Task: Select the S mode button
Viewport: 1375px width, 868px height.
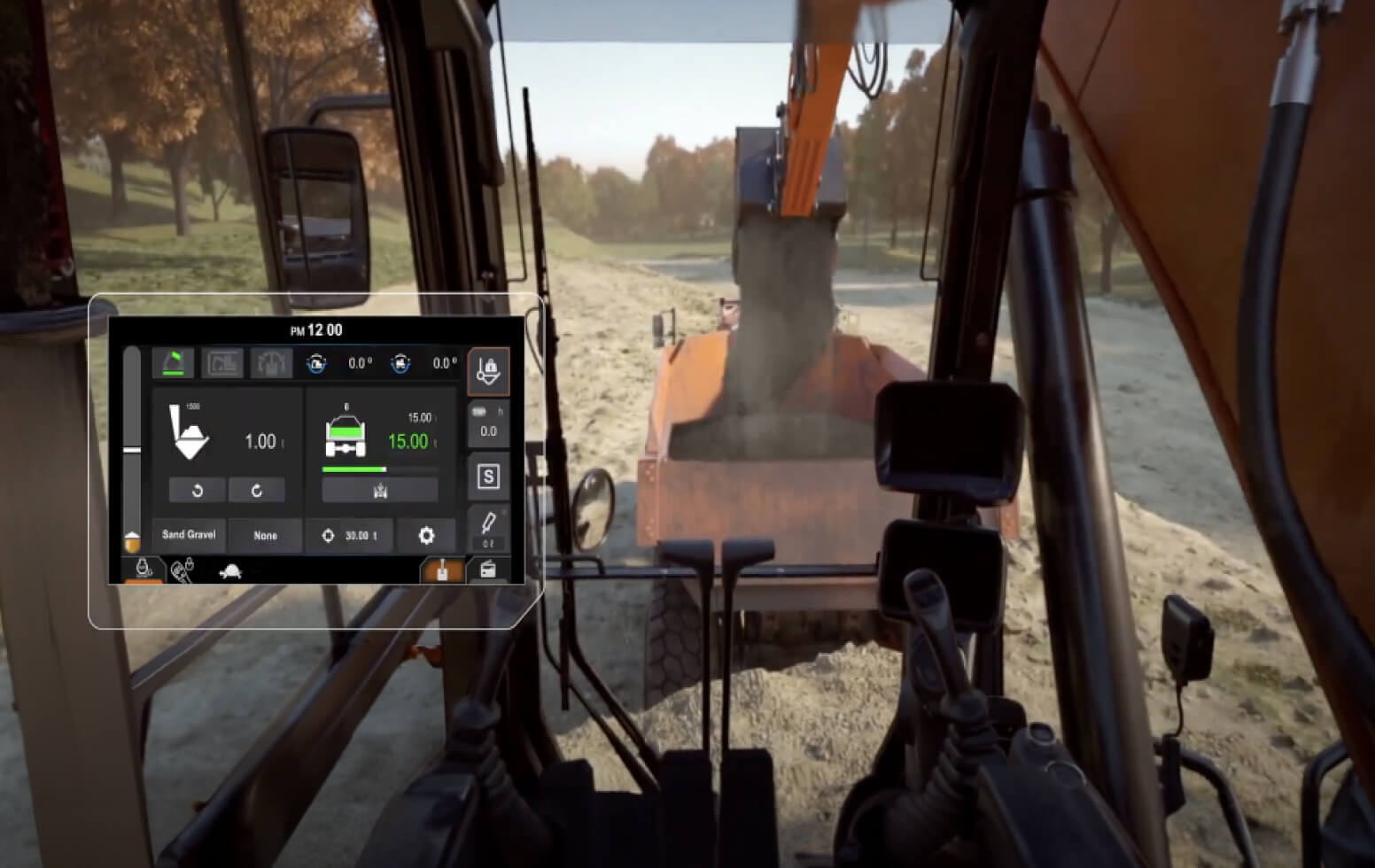Action: pos(488,477)
